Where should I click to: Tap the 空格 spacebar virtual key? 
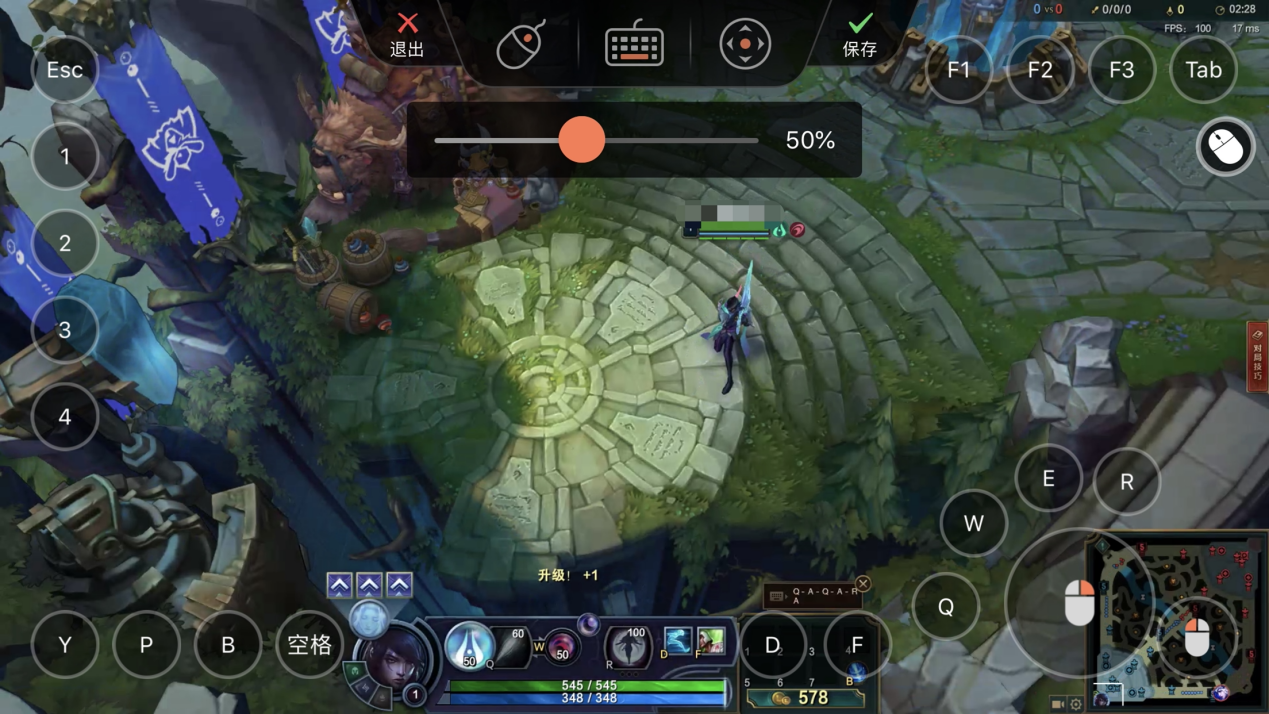click(x=309, y=645)
